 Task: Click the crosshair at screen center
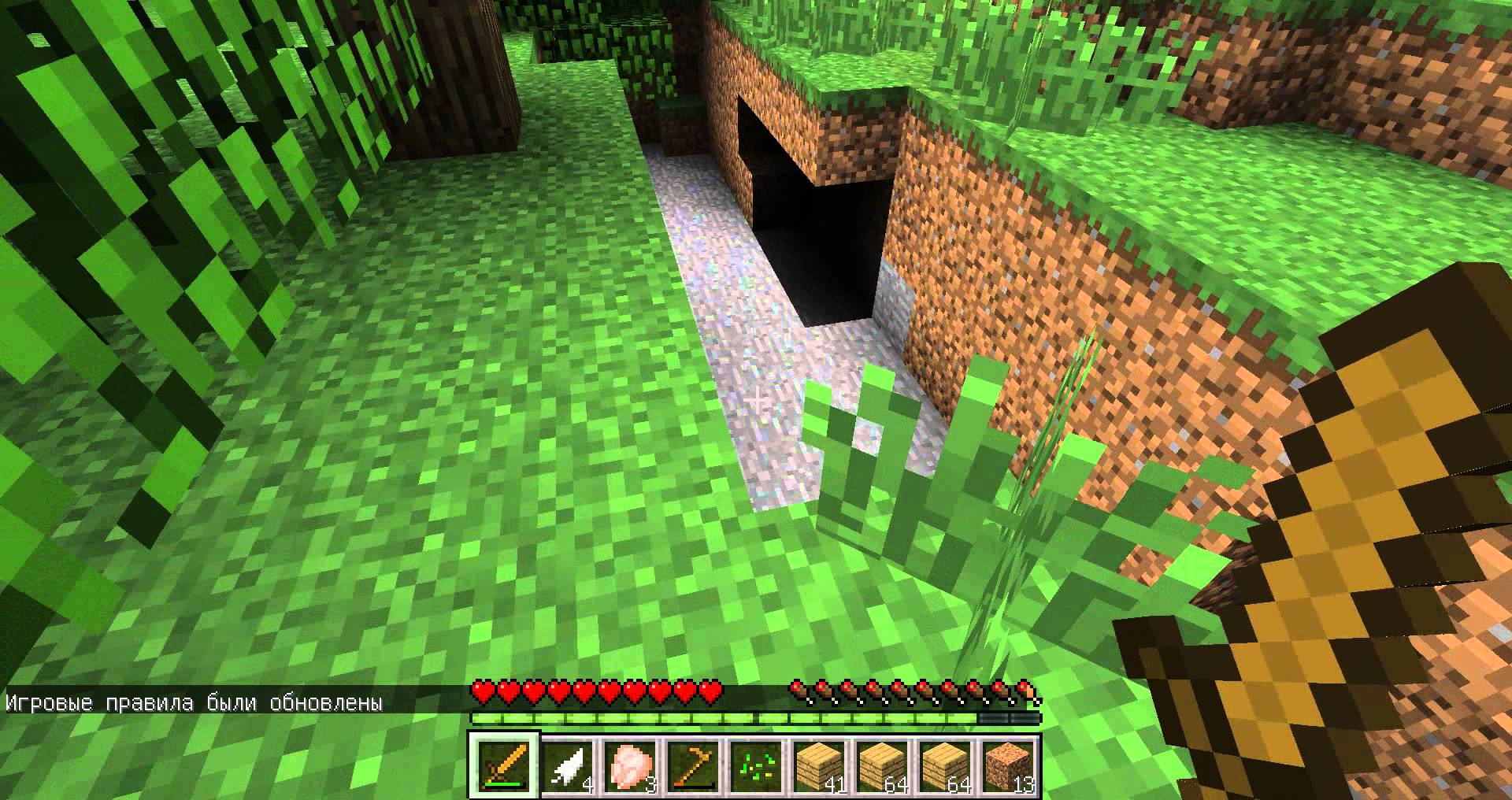pyautogui.click(x=758, y=400)
